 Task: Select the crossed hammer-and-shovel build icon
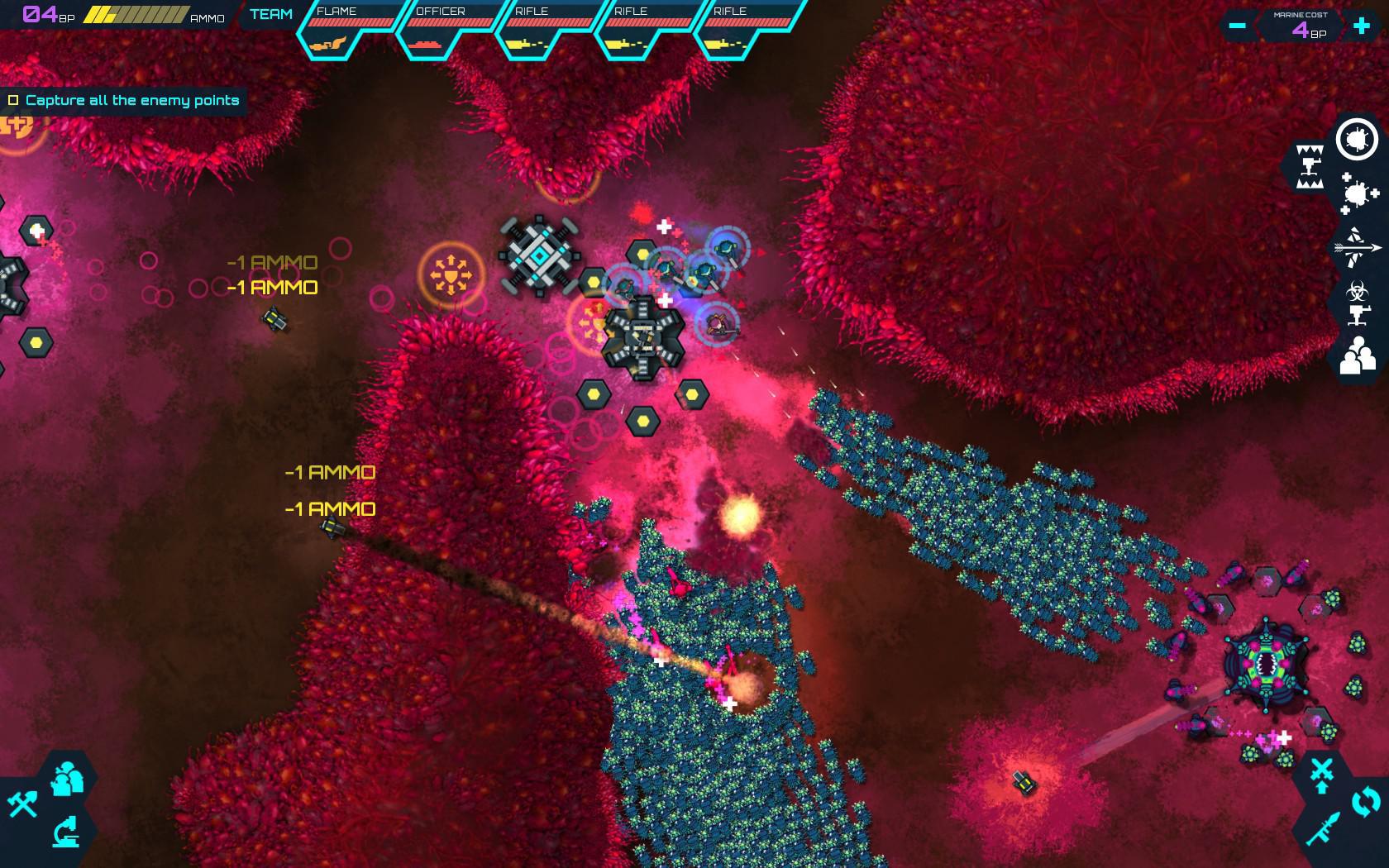coord(22,804)
